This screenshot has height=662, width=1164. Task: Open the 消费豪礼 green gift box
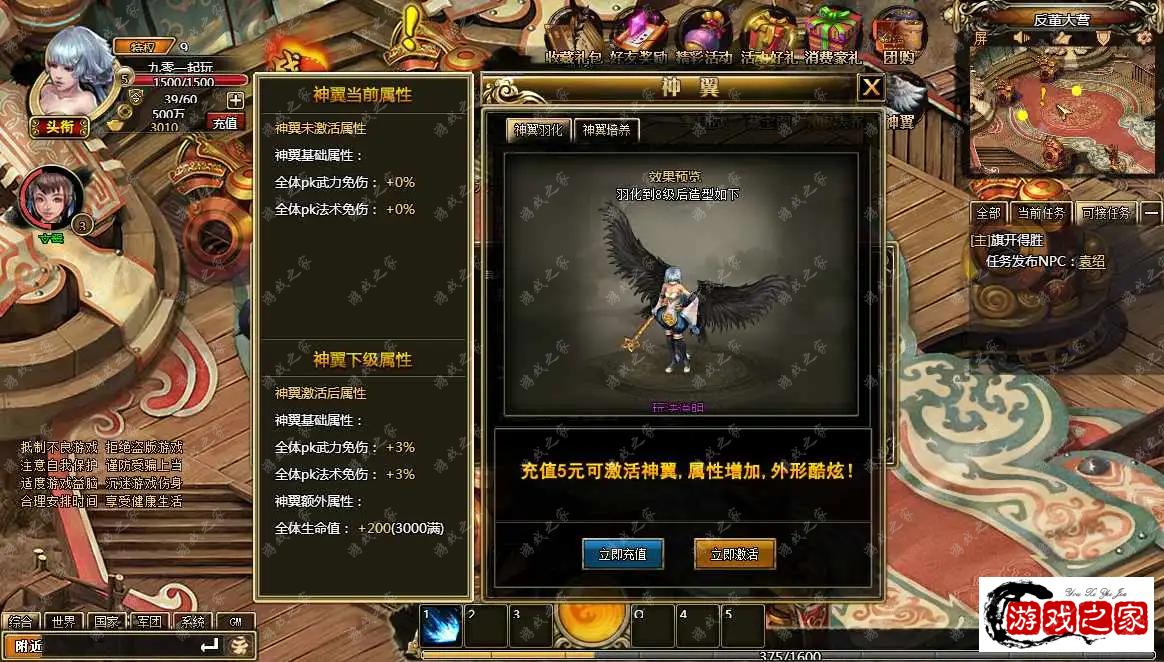(833, 36)
